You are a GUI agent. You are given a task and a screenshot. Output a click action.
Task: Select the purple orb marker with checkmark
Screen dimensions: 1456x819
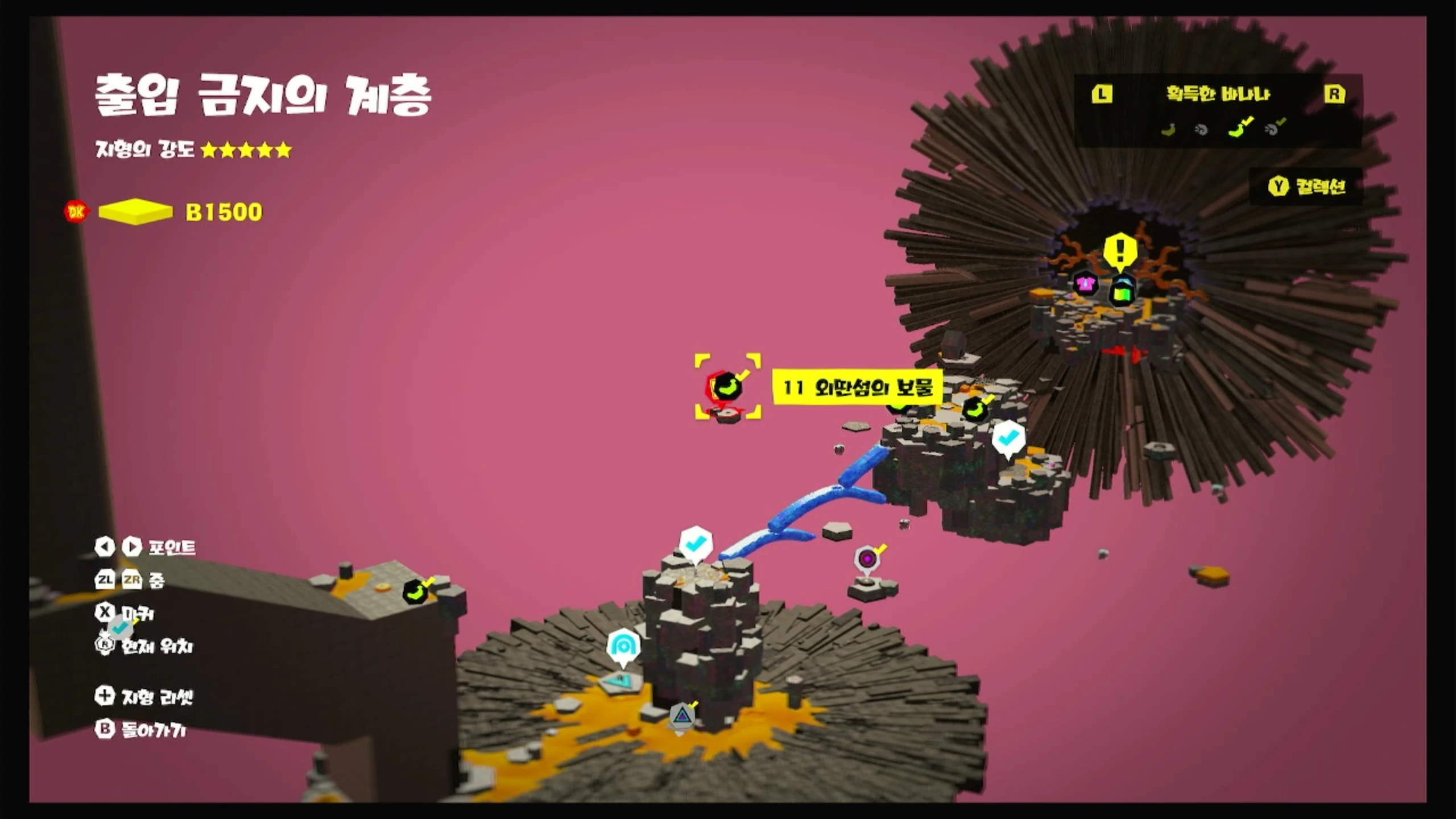867,559
